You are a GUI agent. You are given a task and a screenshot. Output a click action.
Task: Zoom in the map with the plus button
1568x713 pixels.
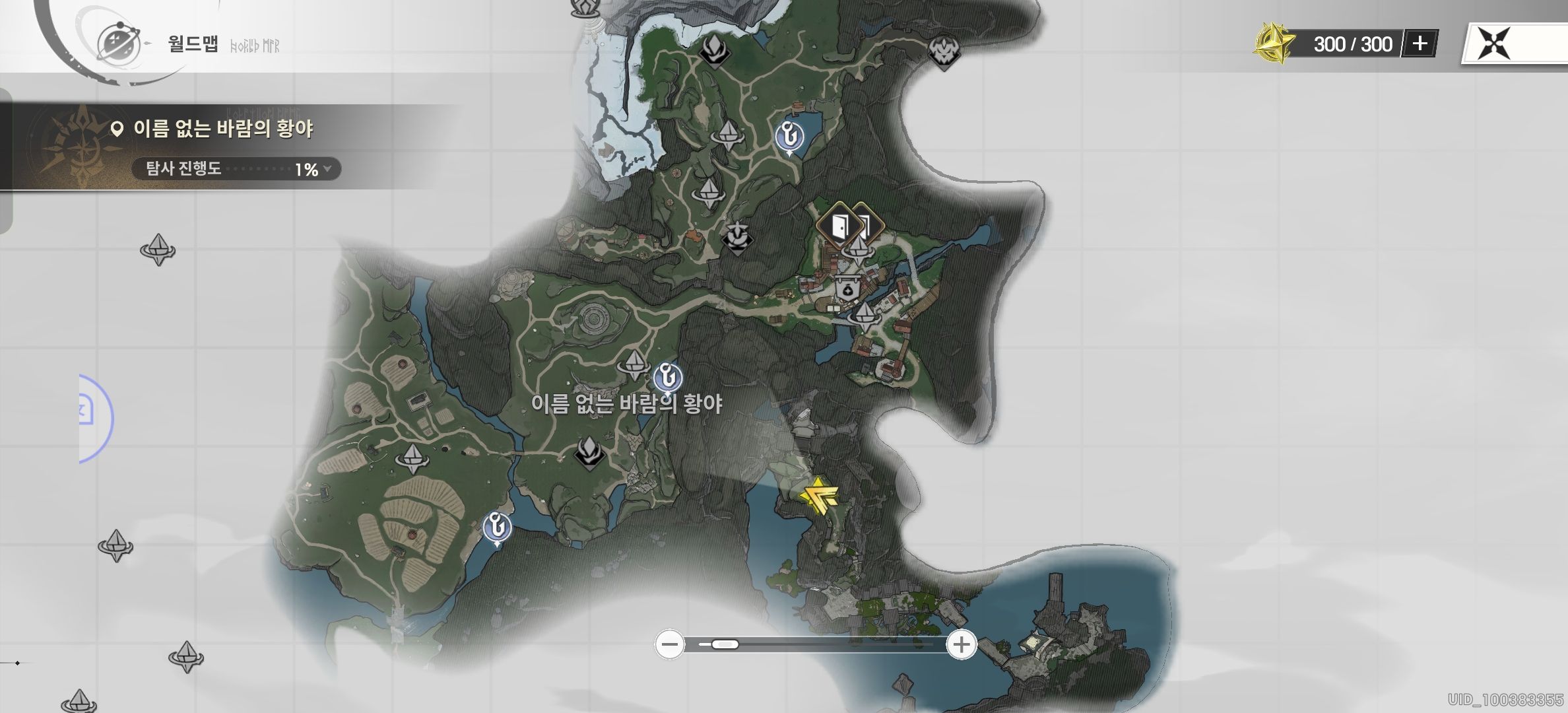click(x=962, y=644)
